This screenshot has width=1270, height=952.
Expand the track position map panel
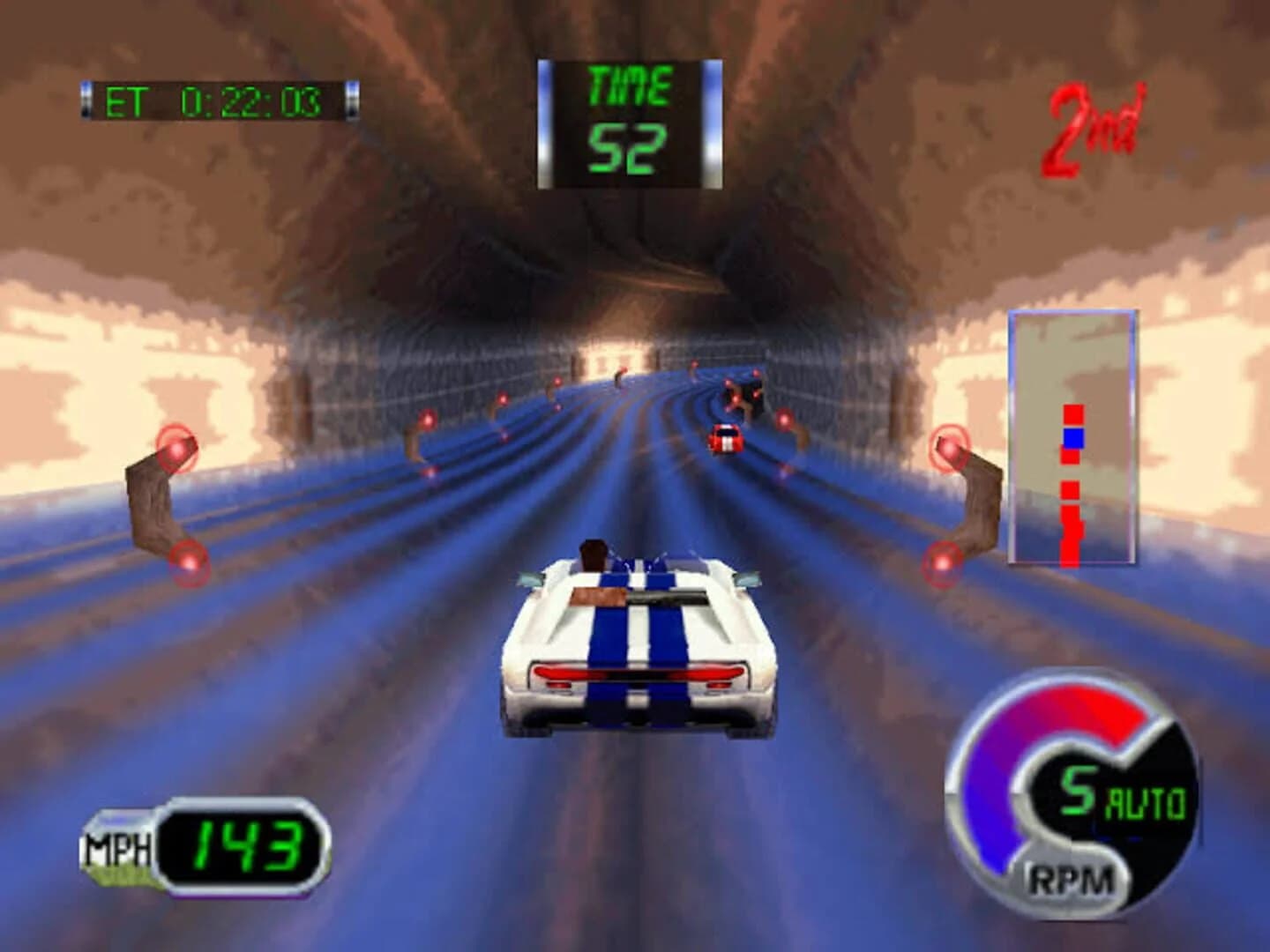click(1072, 436)
